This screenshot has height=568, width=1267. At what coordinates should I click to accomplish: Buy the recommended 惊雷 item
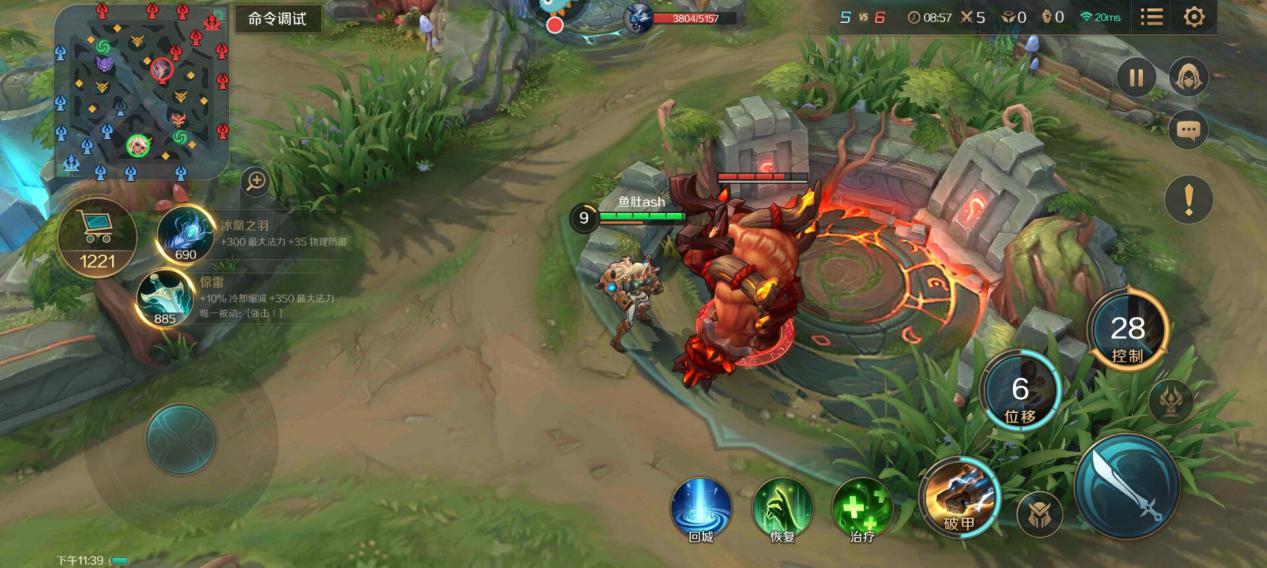pos(165,299)
